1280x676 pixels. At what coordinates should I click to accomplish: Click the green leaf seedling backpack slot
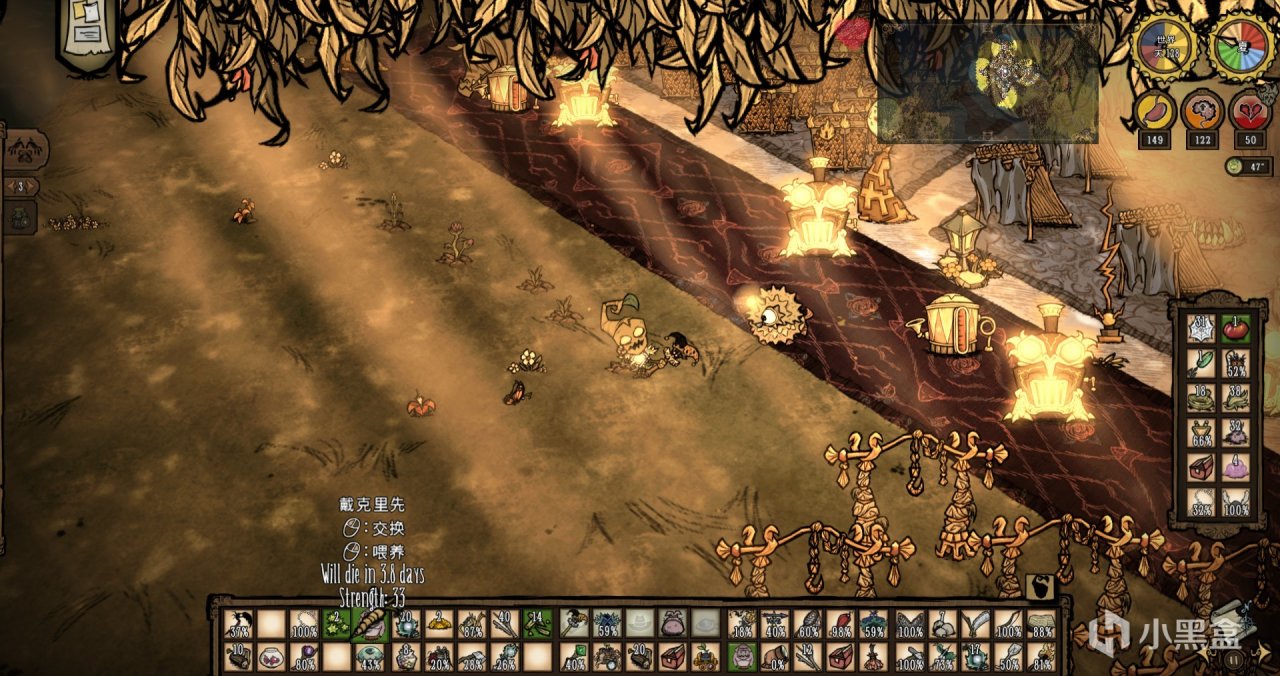coord(1202,364)
